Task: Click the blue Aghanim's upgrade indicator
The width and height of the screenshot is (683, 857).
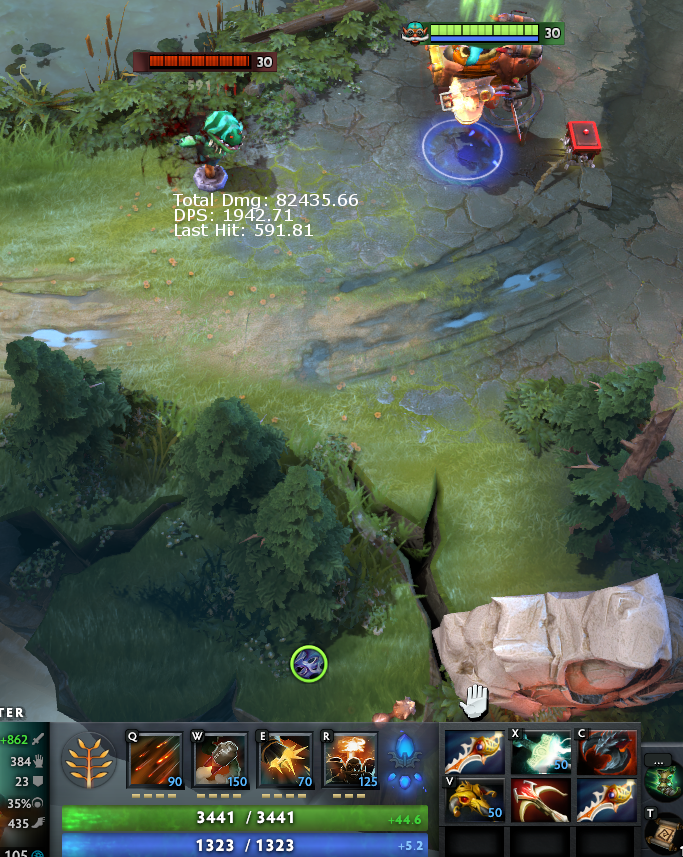Action: pyautogui.click(x=405, y=761)
